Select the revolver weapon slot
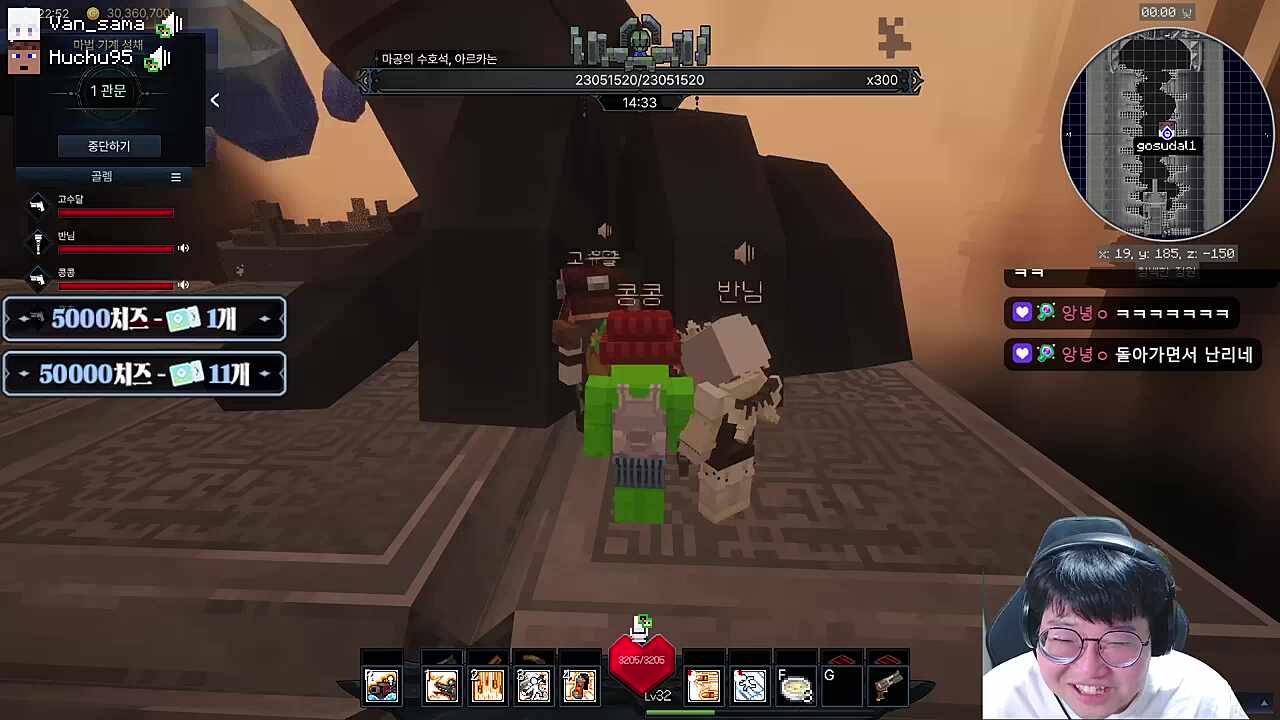 tap(887, 685)
